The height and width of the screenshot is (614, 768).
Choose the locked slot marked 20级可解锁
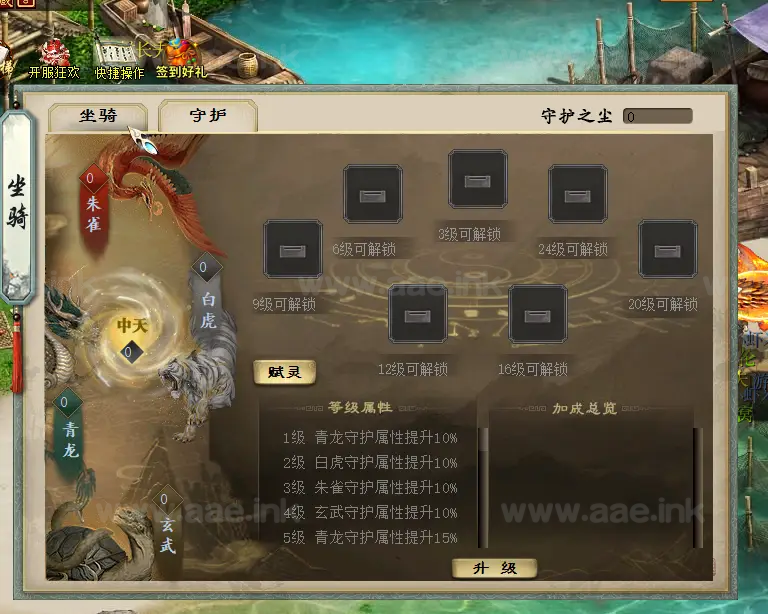pos(668,249)
